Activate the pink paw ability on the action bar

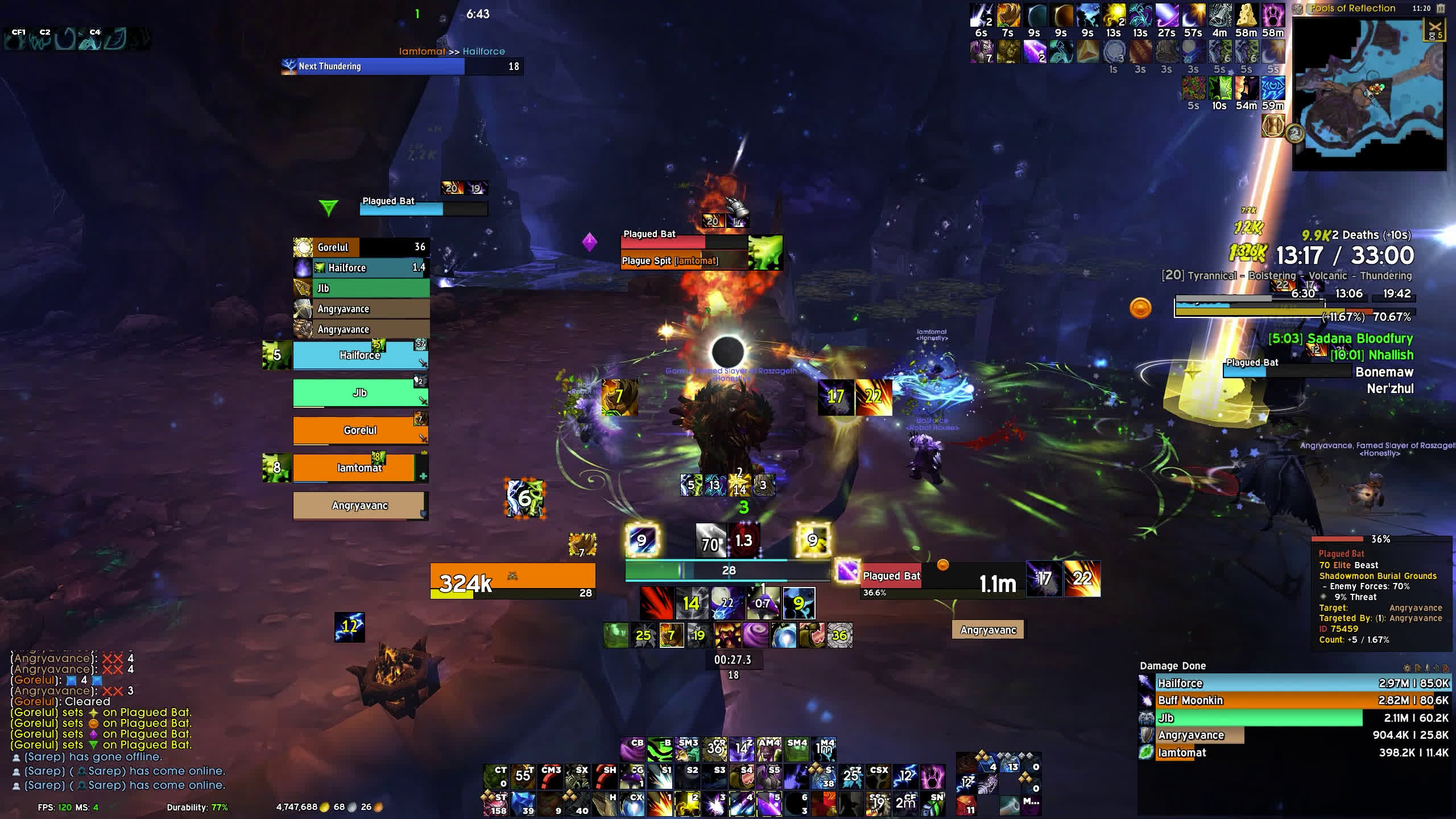[933, 777]
